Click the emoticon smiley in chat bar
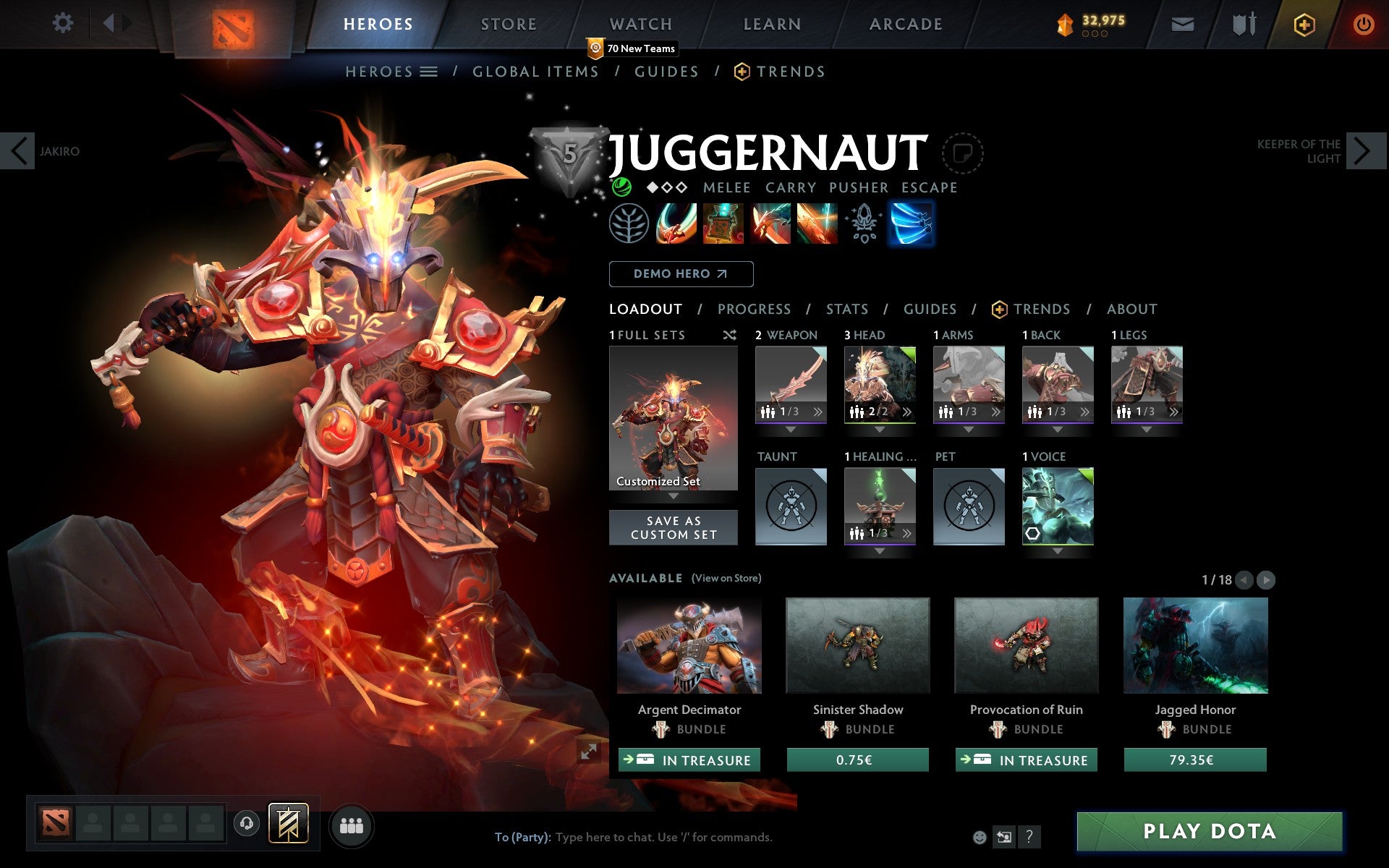The image size is (1389, 868). click(x=981, y=838)
